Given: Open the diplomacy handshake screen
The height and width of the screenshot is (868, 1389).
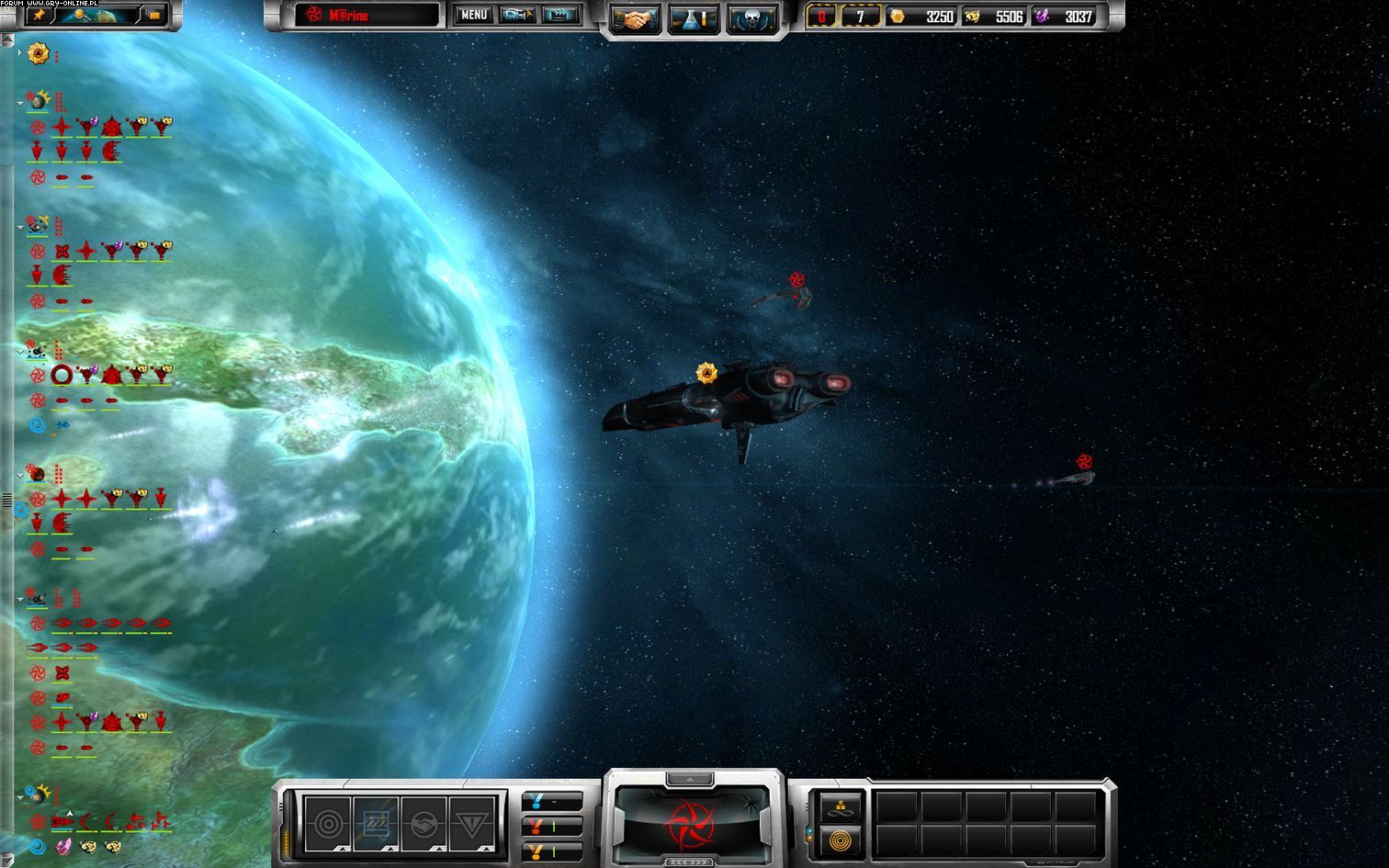Looking at the screenshot, I should click(x=634, y=17).
